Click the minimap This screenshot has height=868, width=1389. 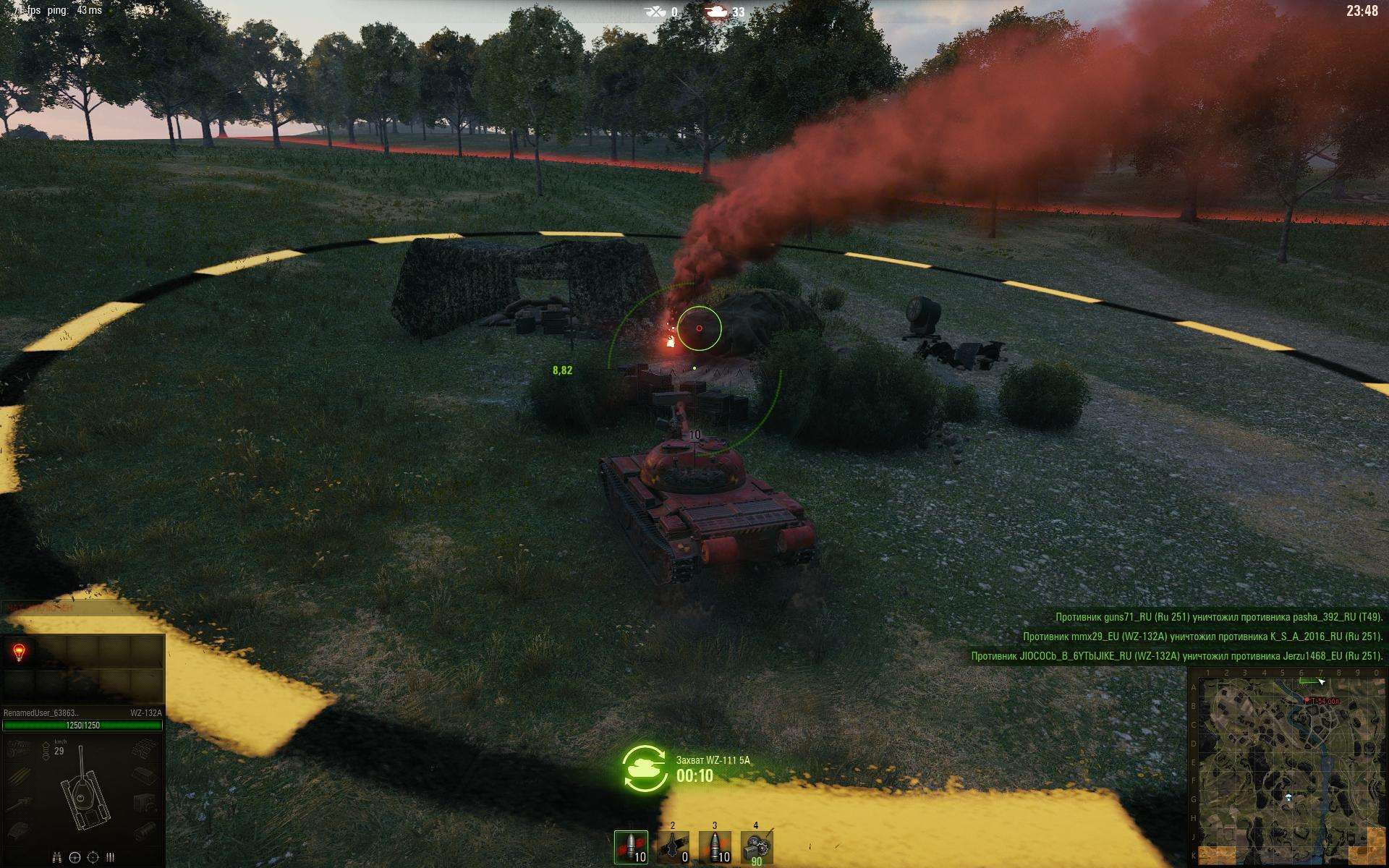(x=1288, y=767)
